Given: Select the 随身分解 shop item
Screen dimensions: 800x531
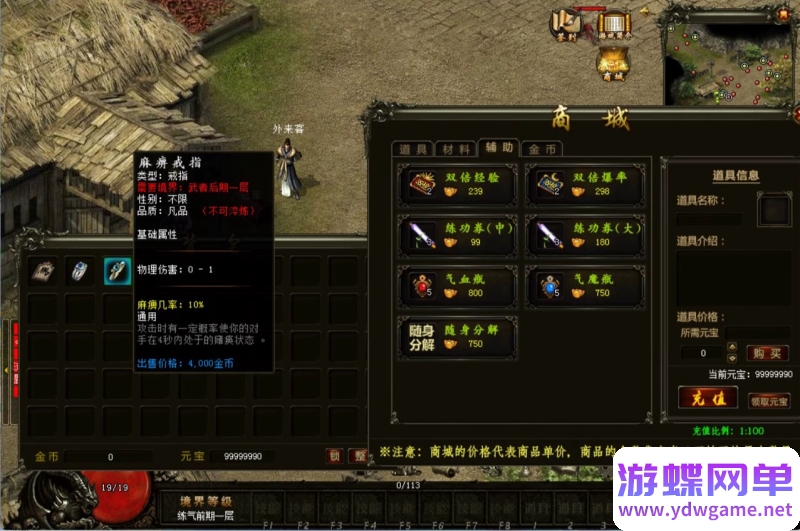Looking at the screenshot, I should (x=457, y=337).
